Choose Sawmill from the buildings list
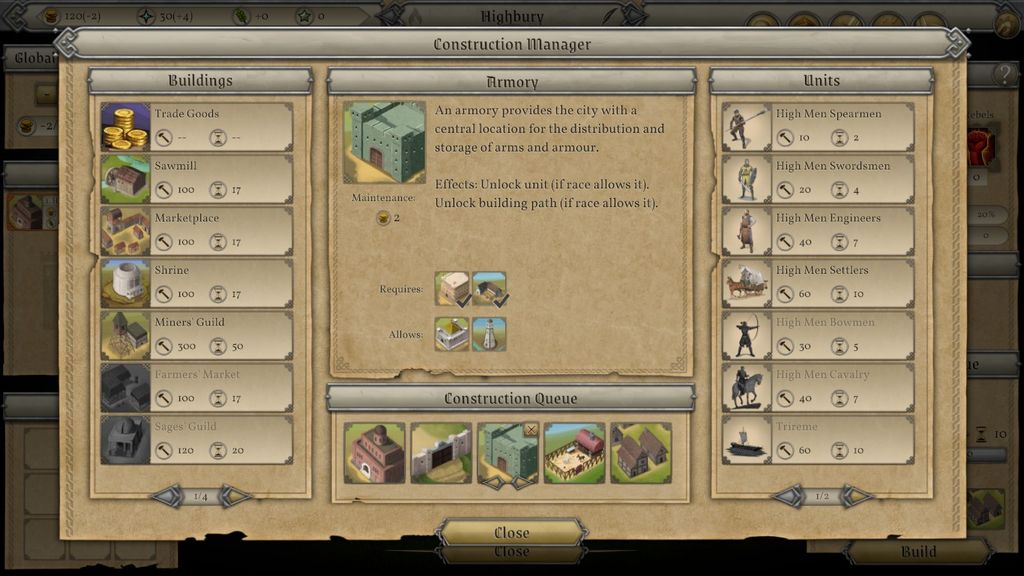Image resolution: width=1024 pixels, height=576 pixels. [196, 179]
